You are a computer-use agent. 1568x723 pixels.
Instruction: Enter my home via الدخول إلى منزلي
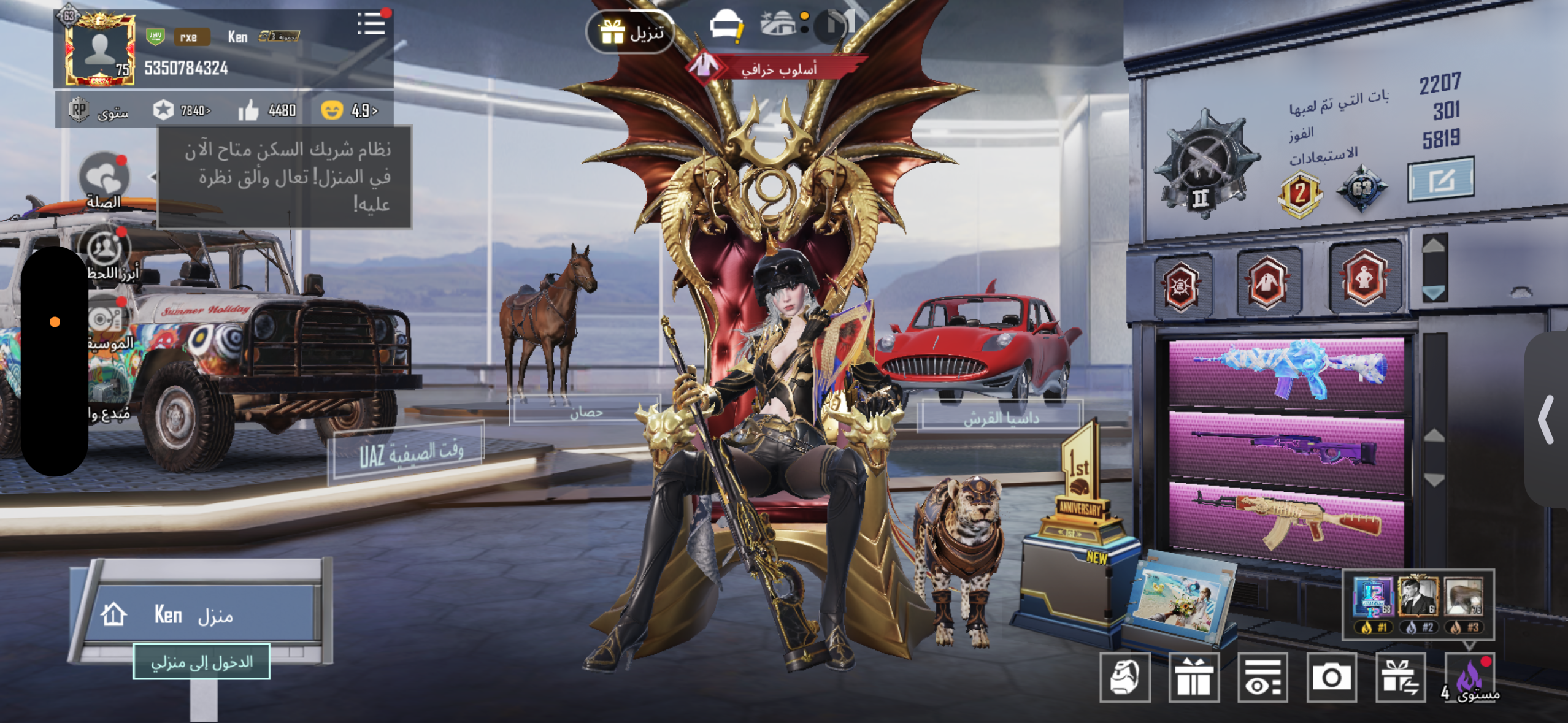coord(201,662)
